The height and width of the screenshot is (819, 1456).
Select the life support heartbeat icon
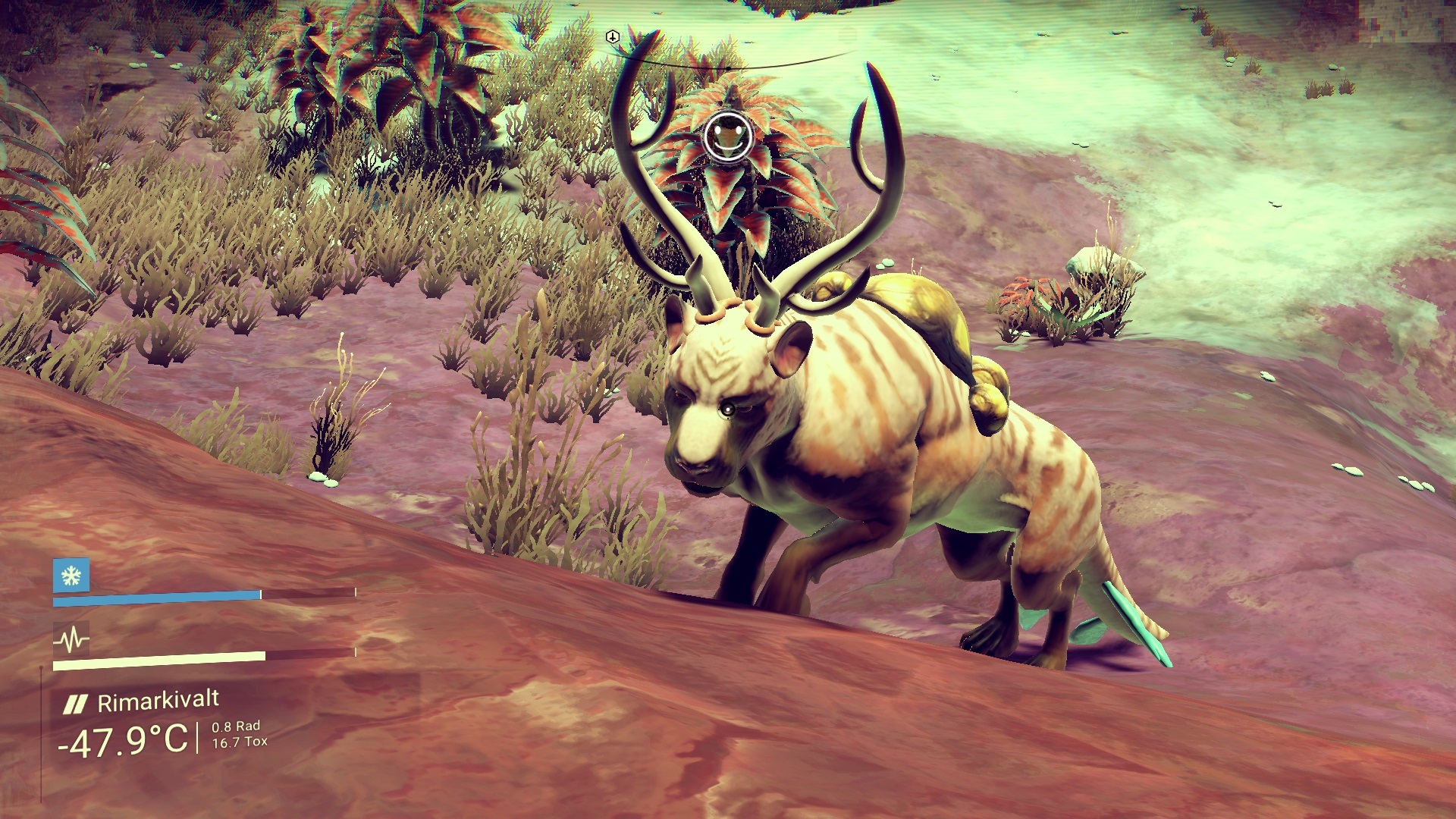[71, 639]
